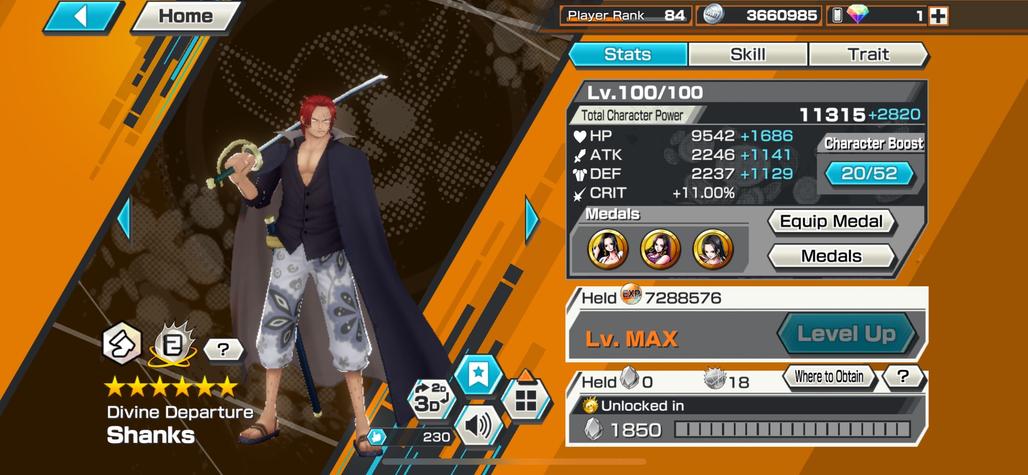Add rainbow diamonds with the plus button
Image resolution: width=1028 pixels, height=475 pixels.
click(x=938, y=15)
